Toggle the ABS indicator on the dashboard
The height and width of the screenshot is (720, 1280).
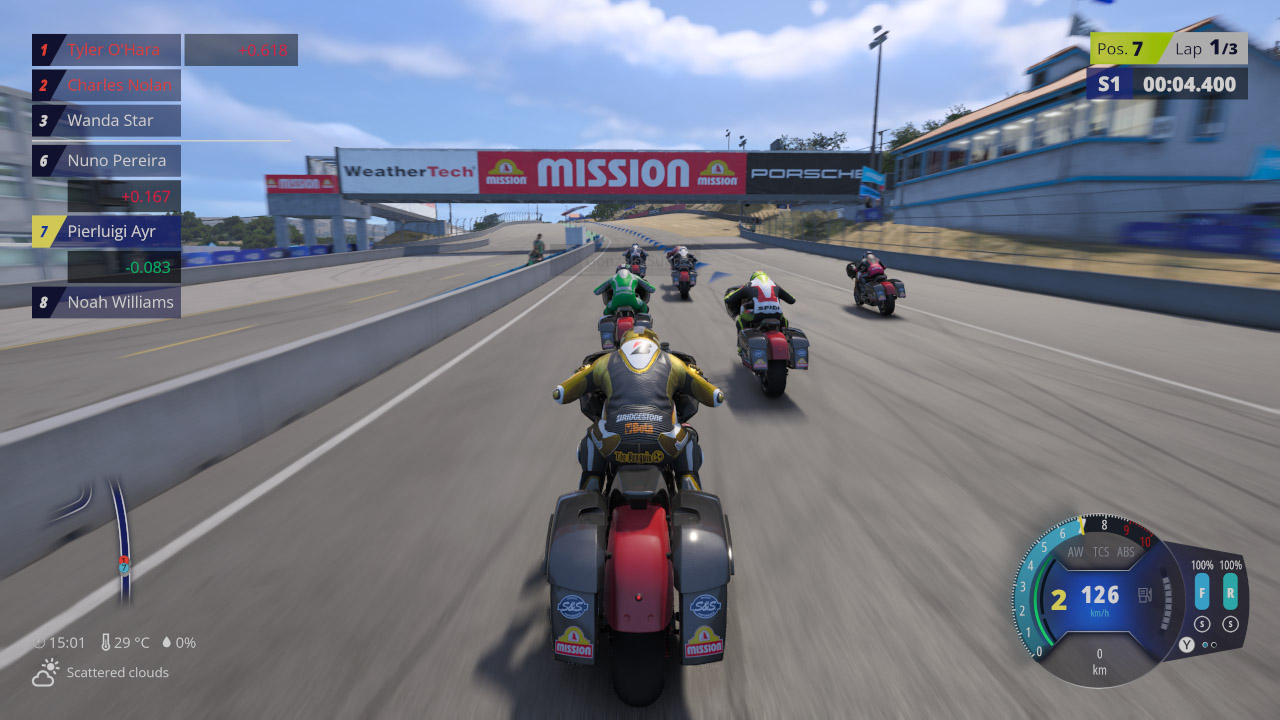pos(1126,551)
